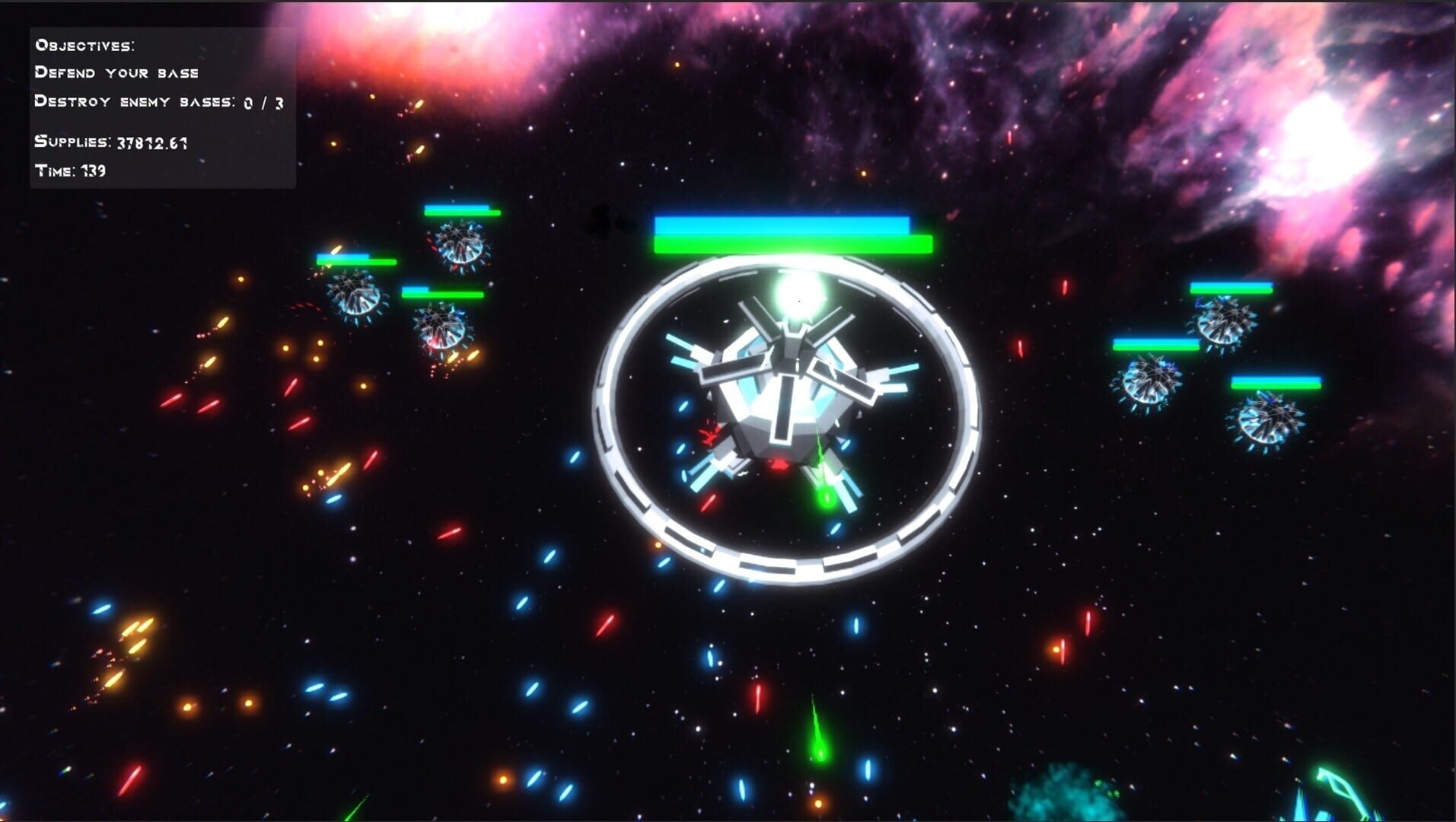Open the Objectives panel header
The height and width of the screenshot is (822, 1456).
tap(84, 45)
